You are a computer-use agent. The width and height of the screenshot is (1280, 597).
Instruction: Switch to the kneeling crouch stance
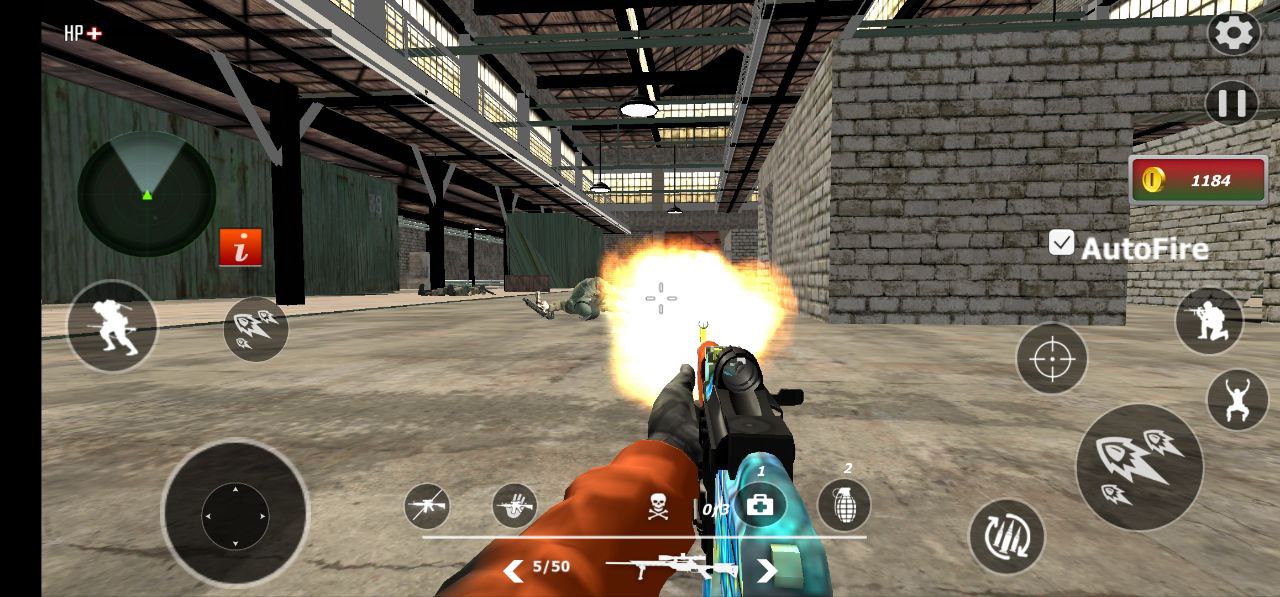(x=1209, y=321)
